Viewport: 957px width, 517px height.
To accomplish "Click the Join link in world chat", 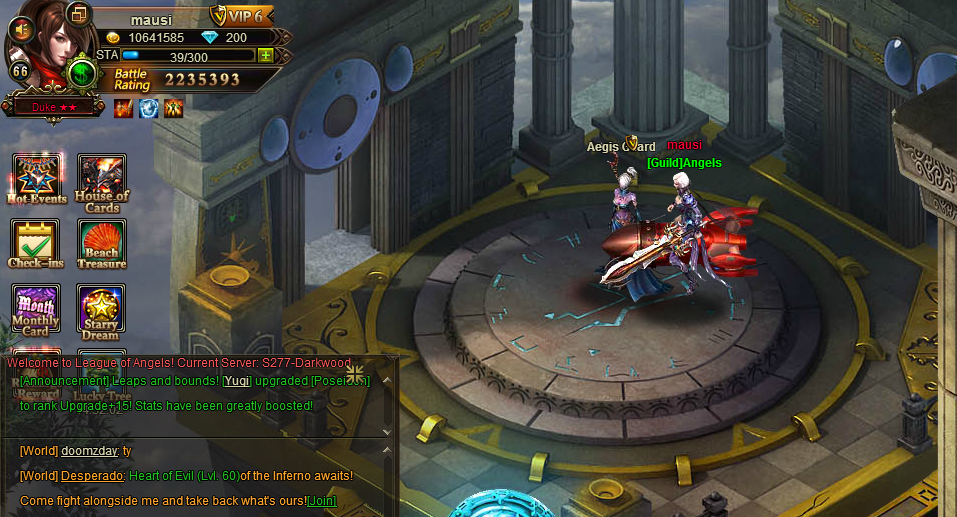I will pyautogui.click(x=322, y=500).
